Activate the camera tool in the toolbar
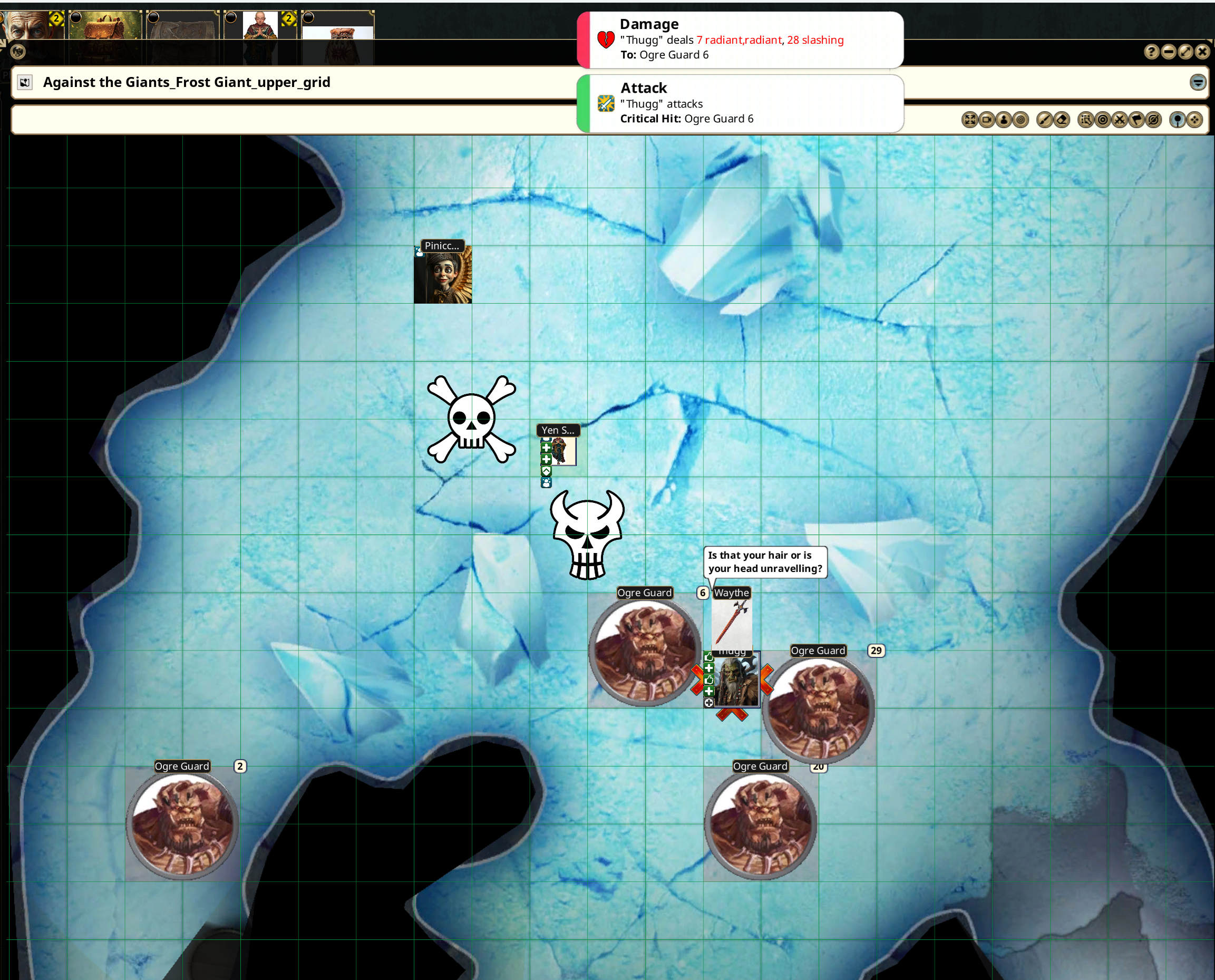Image resolution: width=1215 pixels, height=980 pixels. tap(986, 120)
